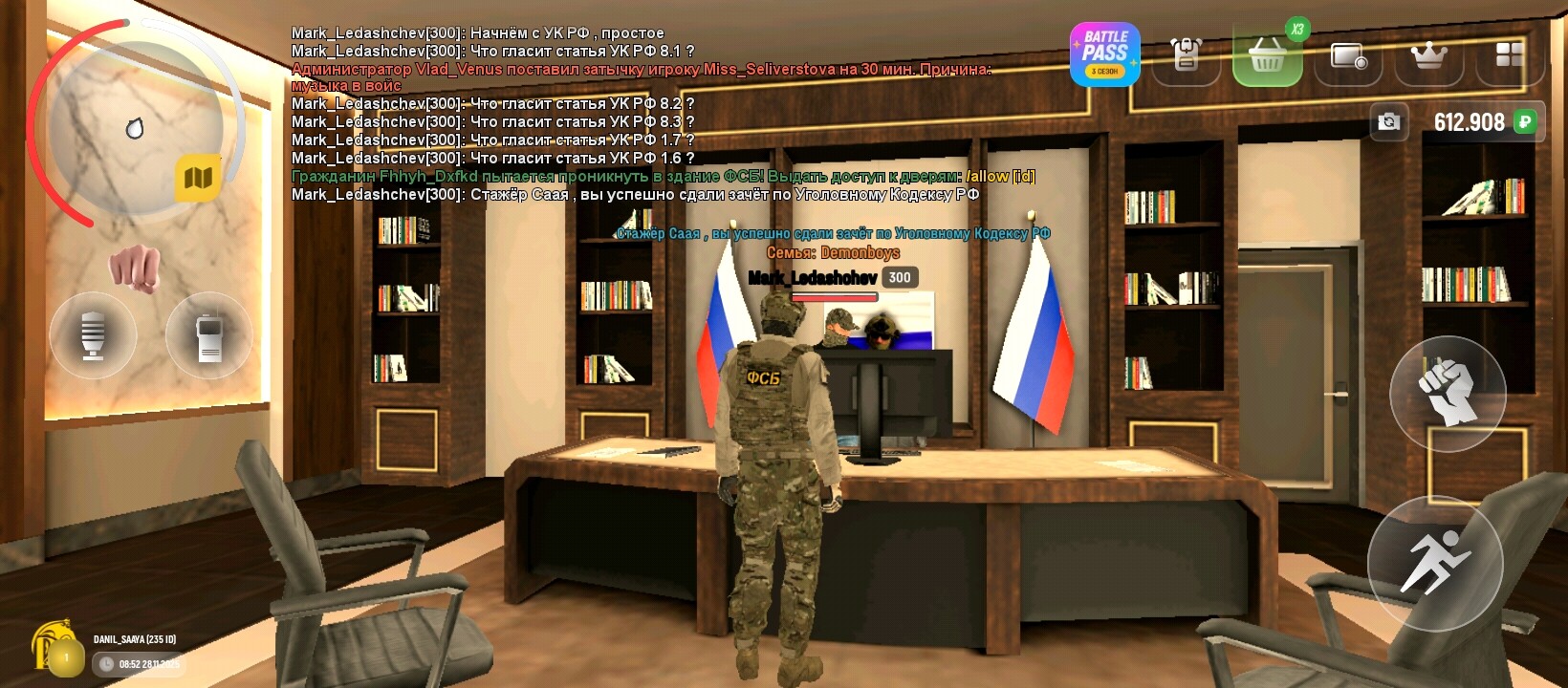Open the payments card icon
This screenshot has height=688, width=1568.
click(1349, 55)
